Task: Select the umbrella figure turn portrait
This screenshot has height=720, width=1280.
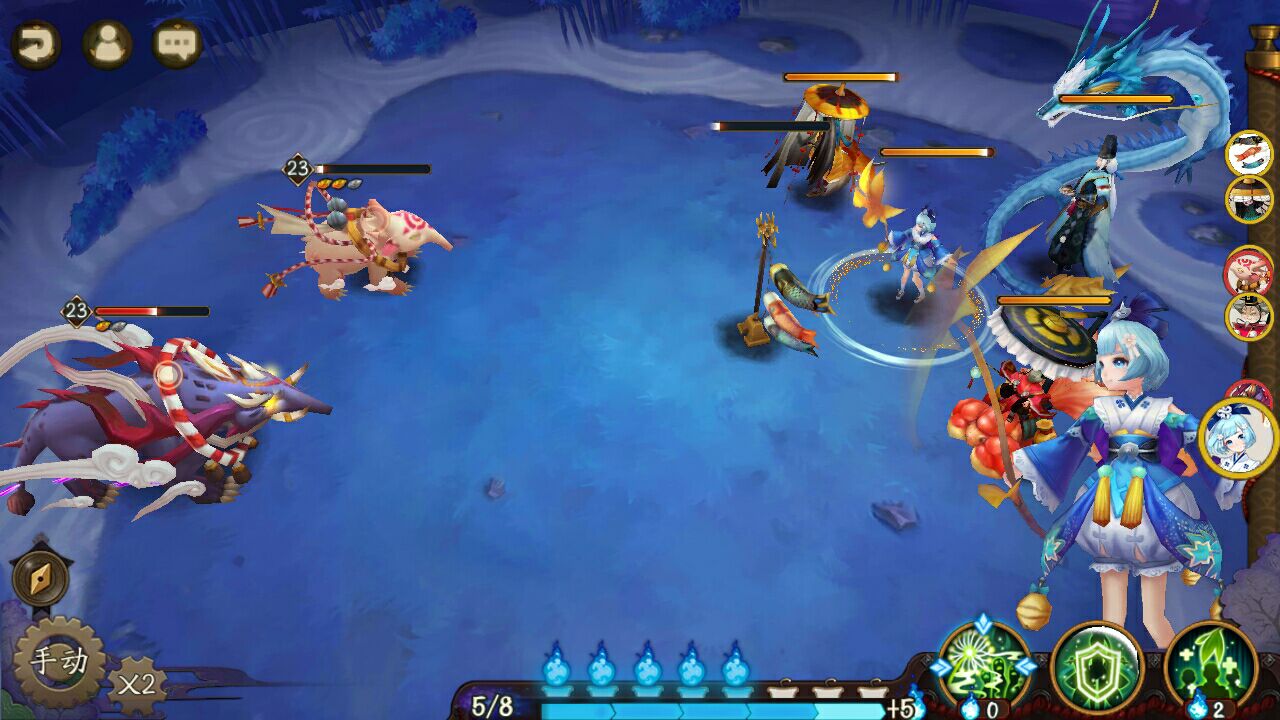Action: (1248, 199)
